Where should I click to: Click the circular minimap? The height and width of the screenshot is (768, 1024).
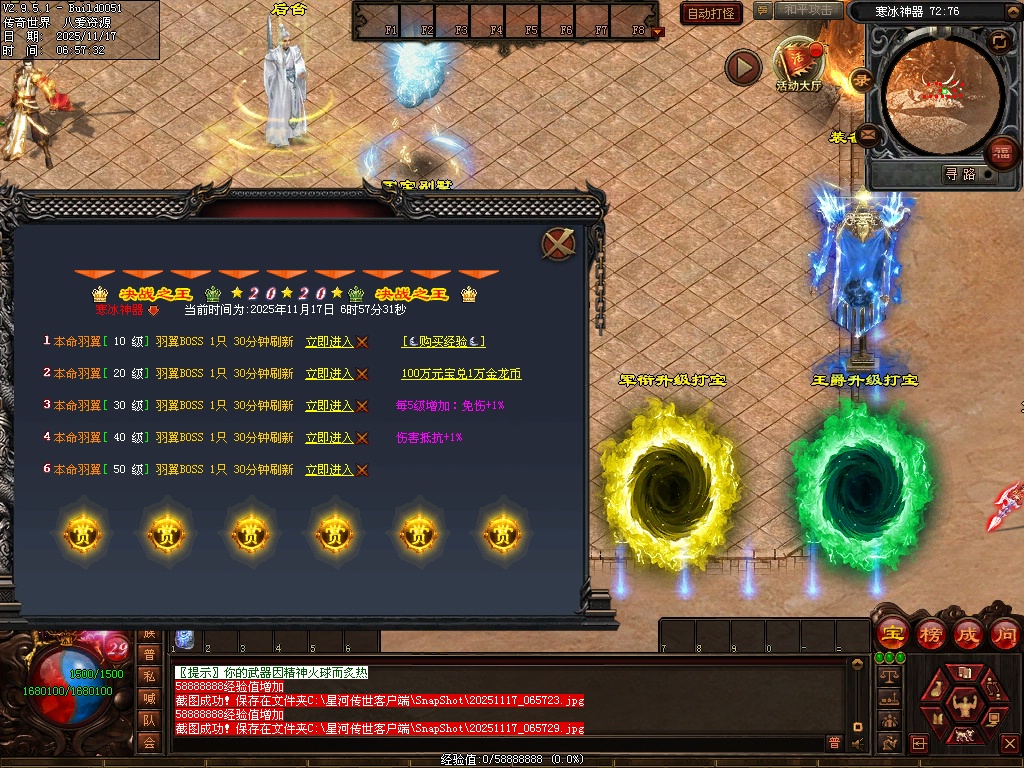[x=940, y=92]
